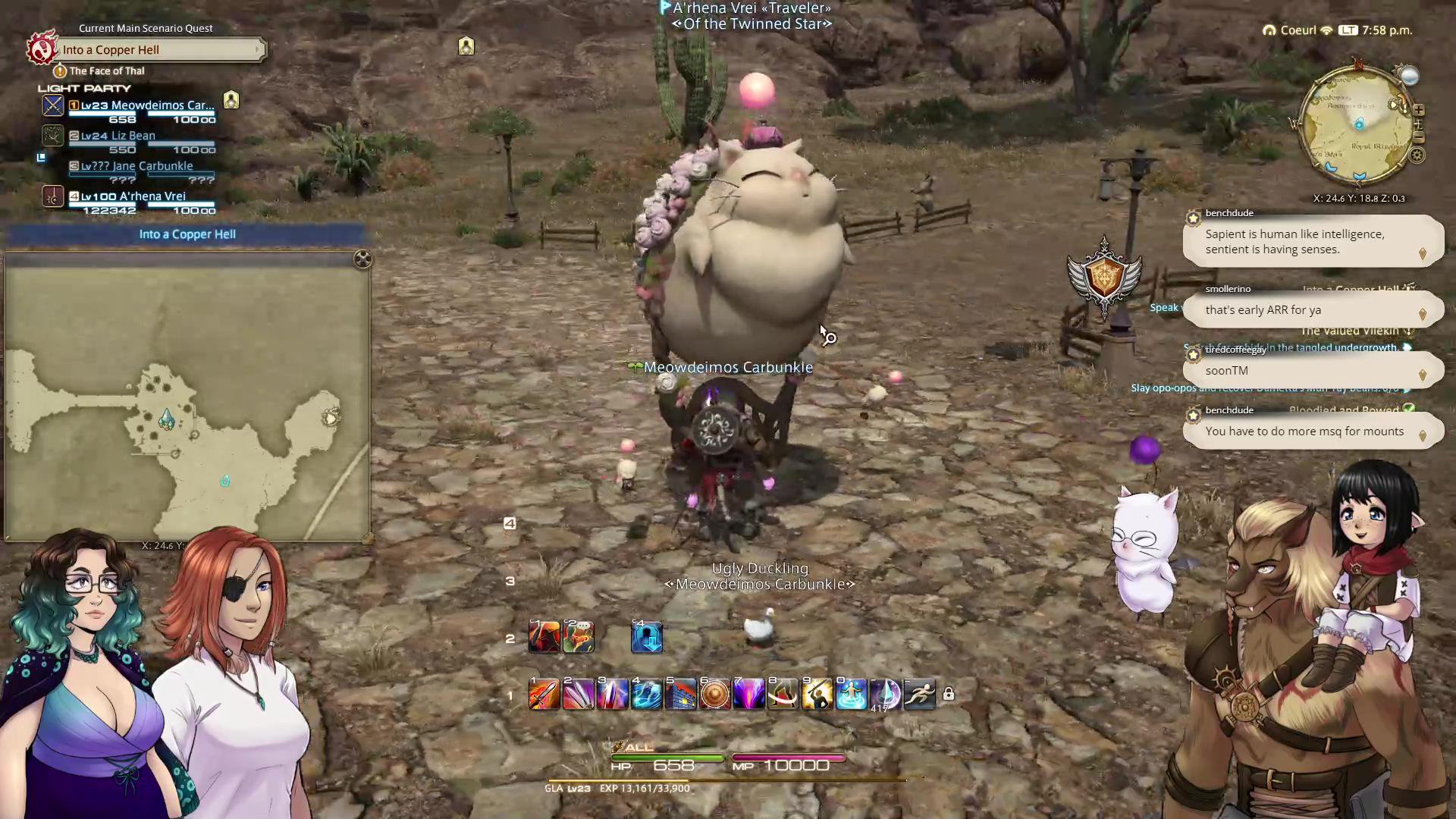Zoom in on the minimap
This screenshot has height=819, width=1456.
[1418, 110]
